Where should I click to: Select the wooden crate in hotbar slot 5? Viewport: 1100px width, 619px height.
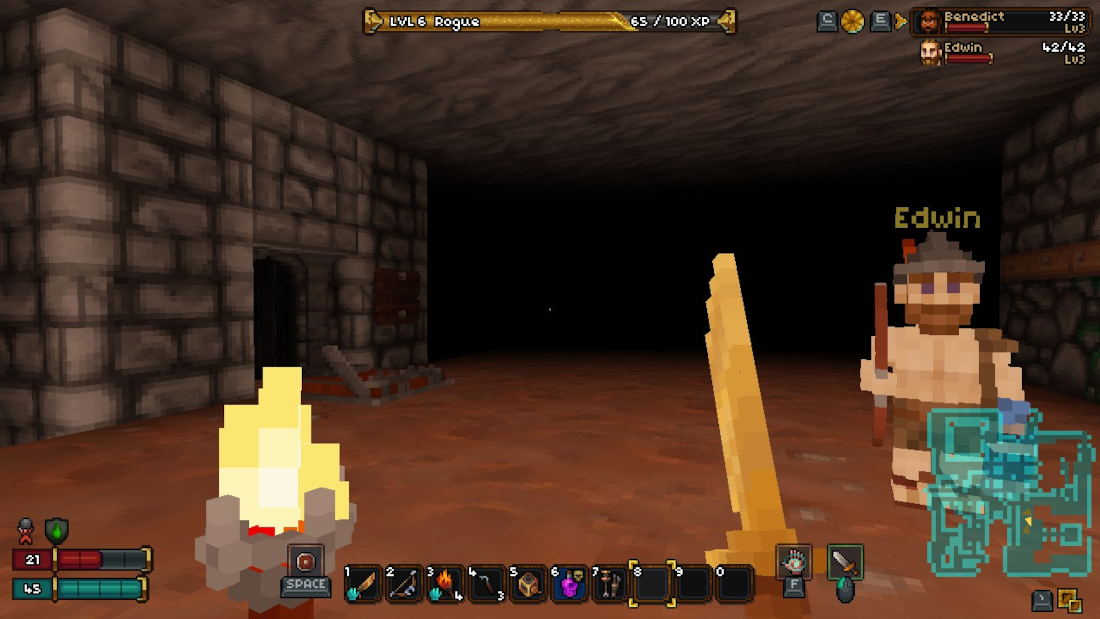coord(528,584)
